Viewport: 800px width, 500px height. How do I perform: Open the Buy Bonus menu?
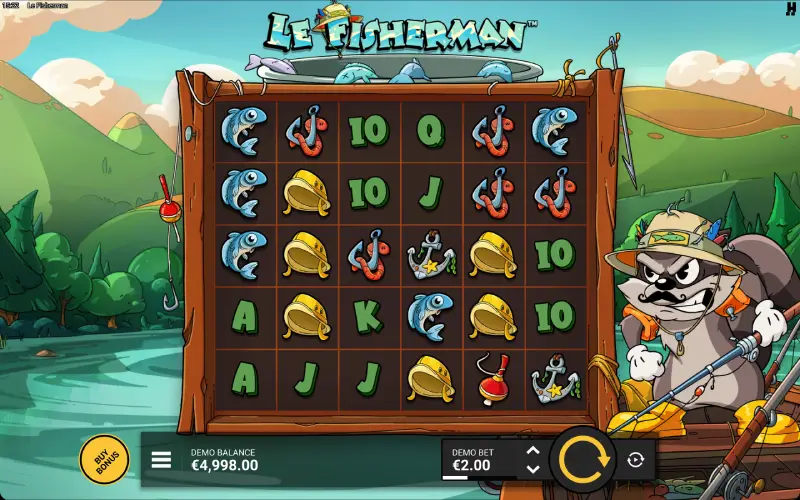(104, 459)
